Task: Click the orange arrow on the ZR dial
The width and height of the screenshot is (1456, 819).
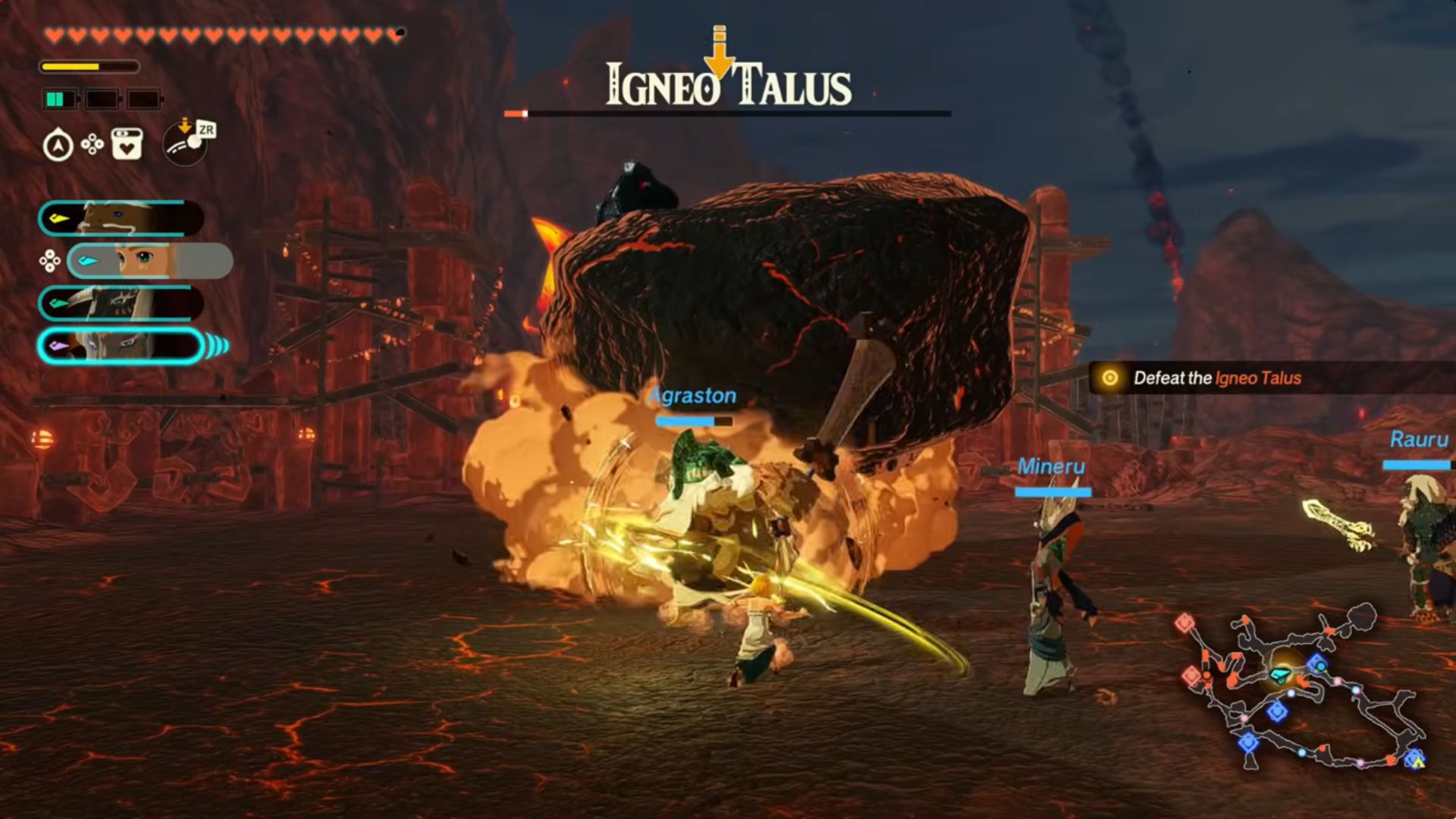Action: point(185,125)
